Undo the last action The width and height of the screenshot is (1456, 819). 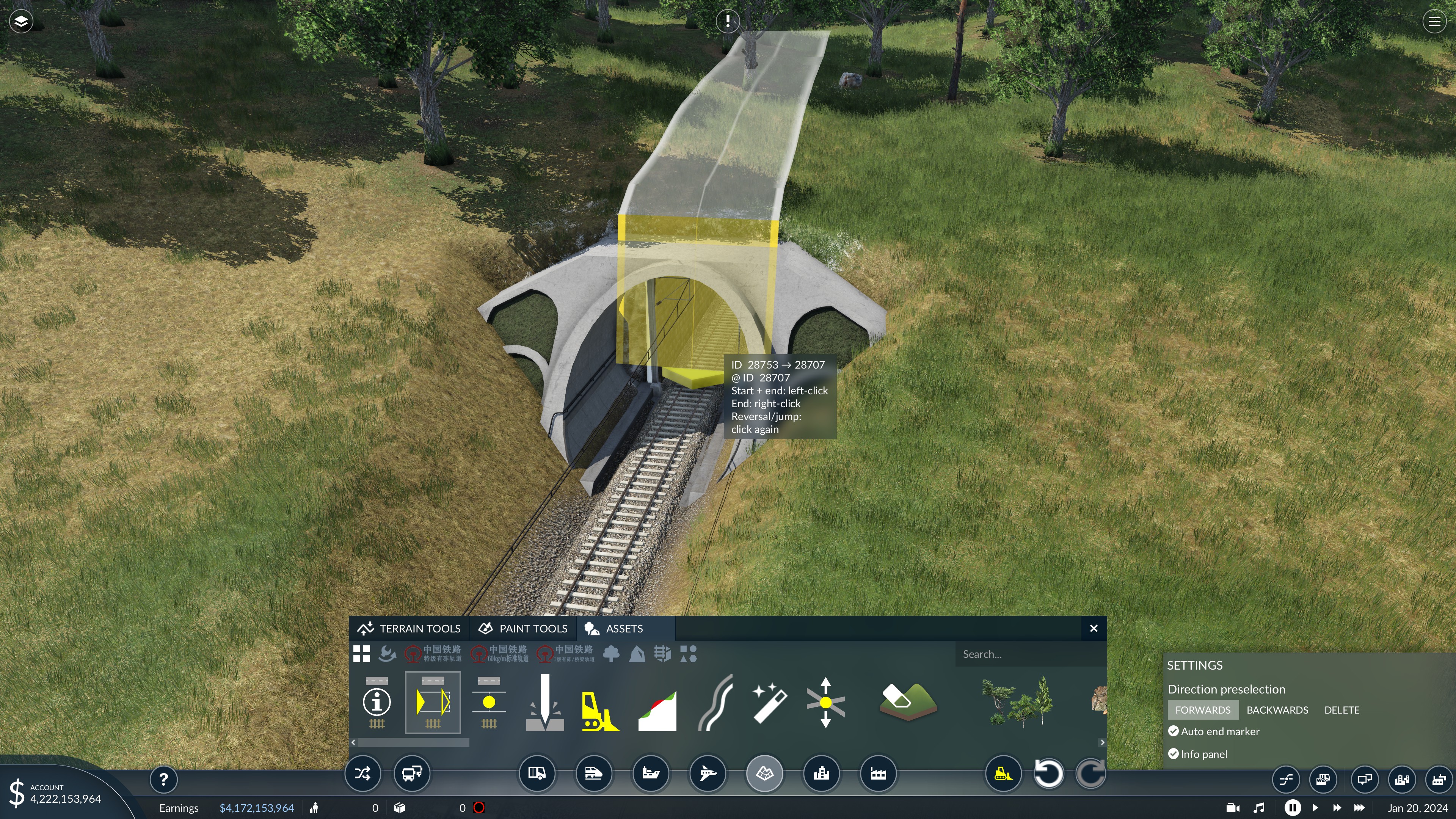[1048, 773]
